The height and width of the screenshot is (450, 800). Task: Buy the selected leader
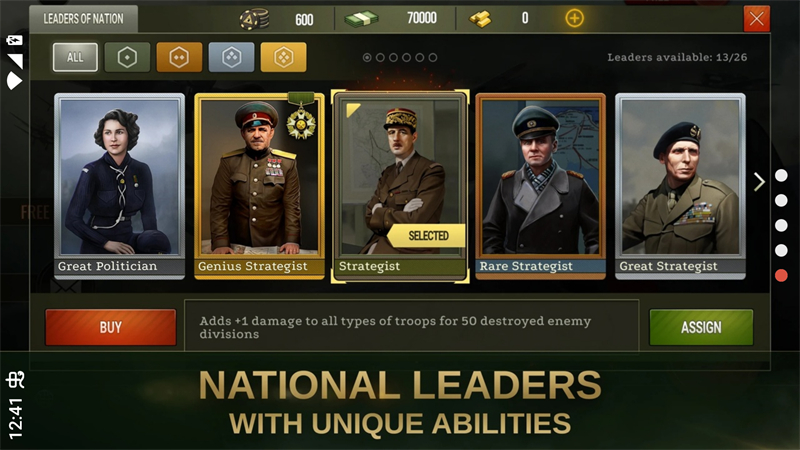[x=110, y=327]
